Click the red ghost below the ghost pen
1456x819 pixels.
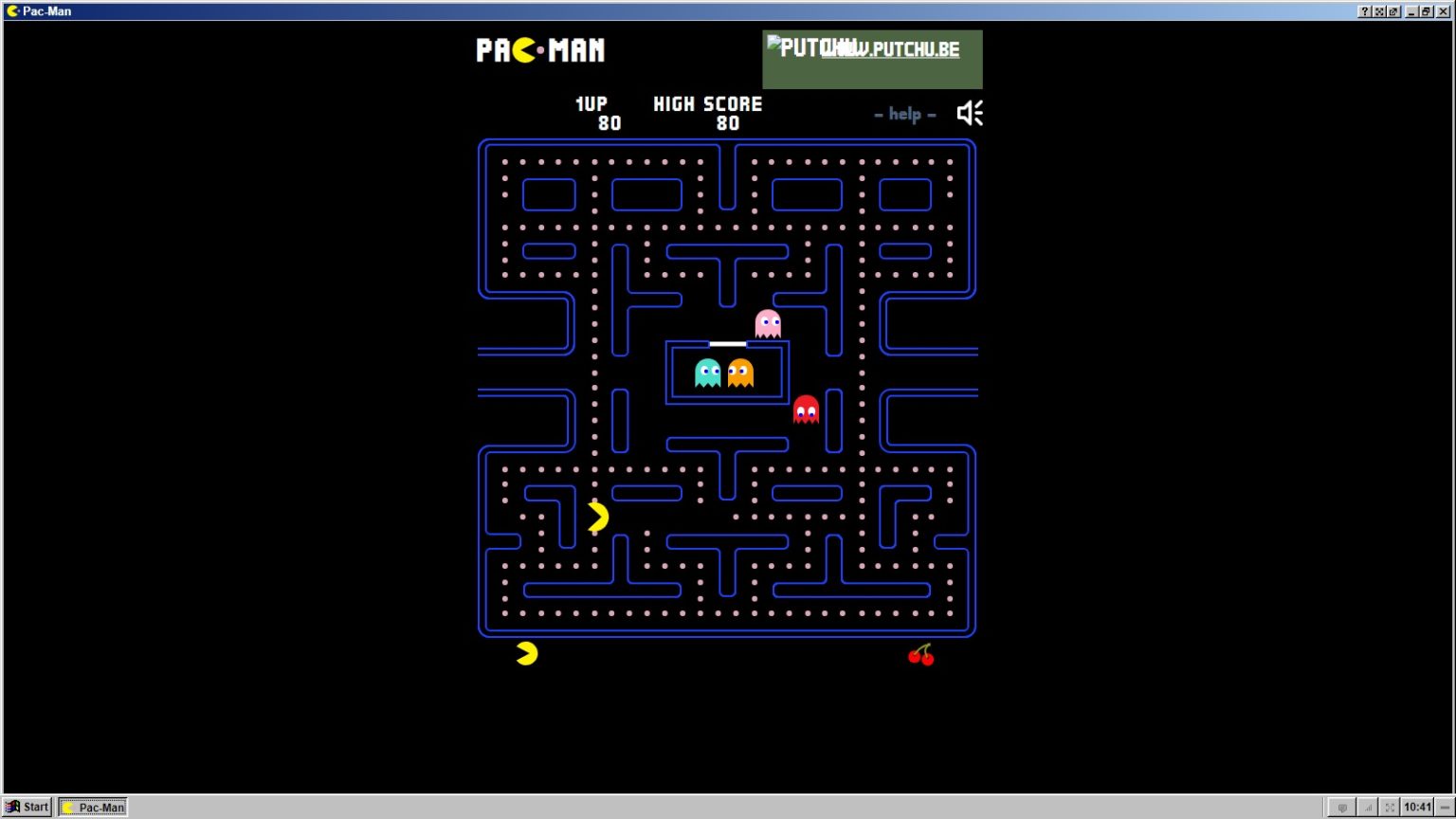807,409
